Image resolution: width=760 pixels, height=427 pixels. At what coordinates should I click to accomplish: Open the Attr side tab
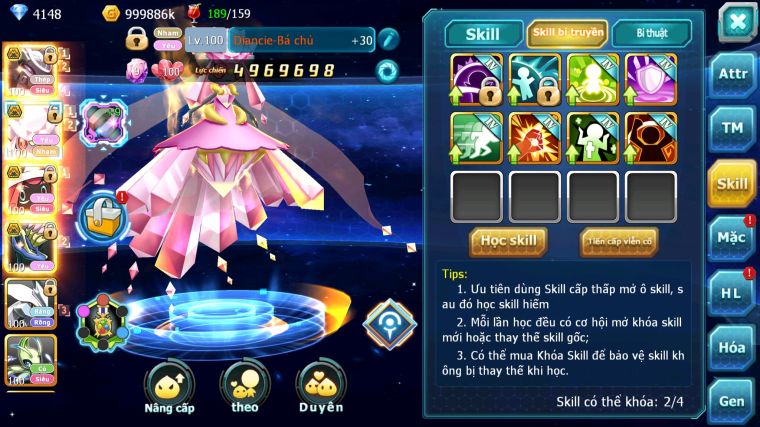tap(732, 73)
